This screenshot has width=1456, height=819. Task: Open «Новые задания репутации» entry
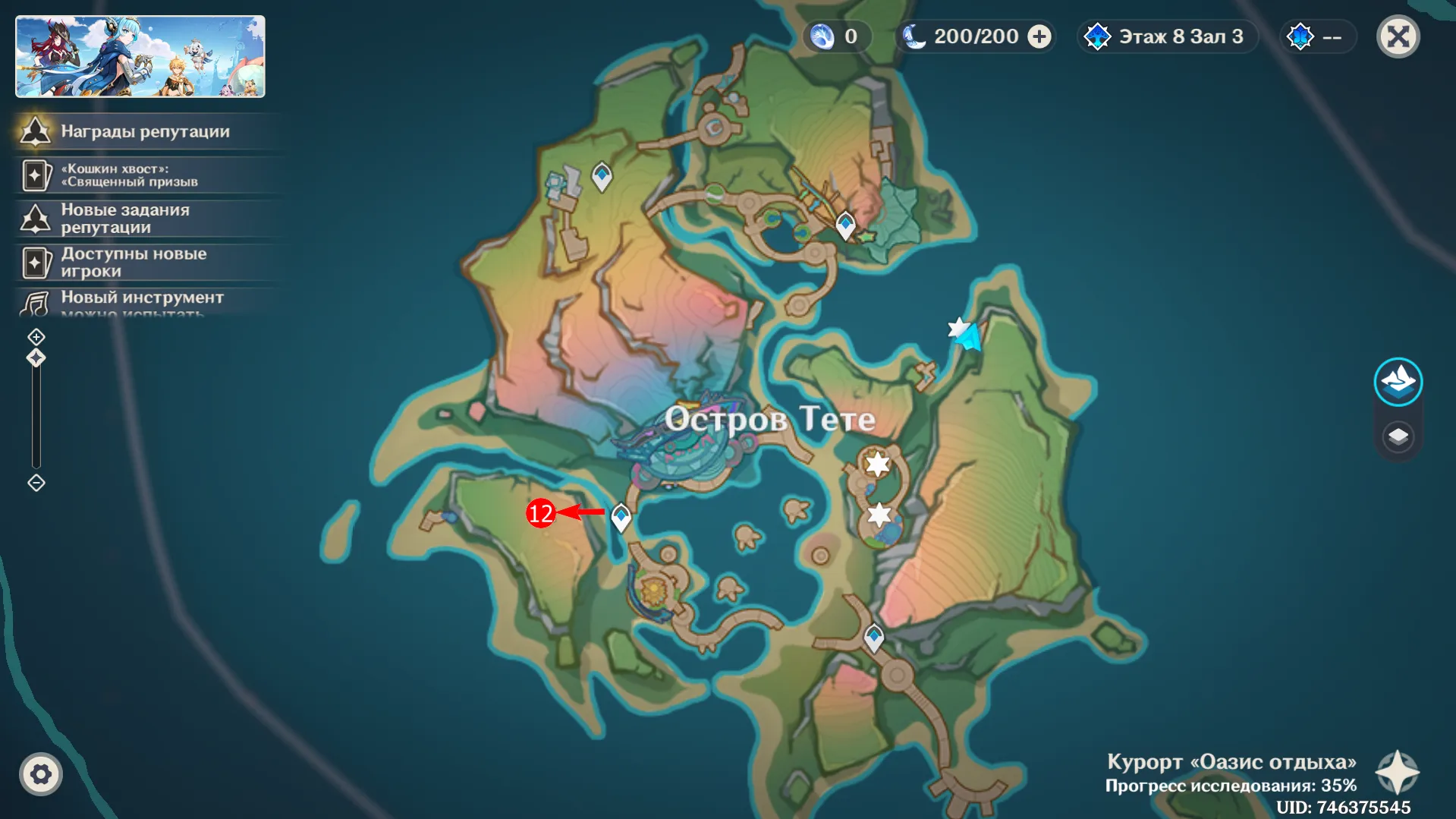click(125, 219)
